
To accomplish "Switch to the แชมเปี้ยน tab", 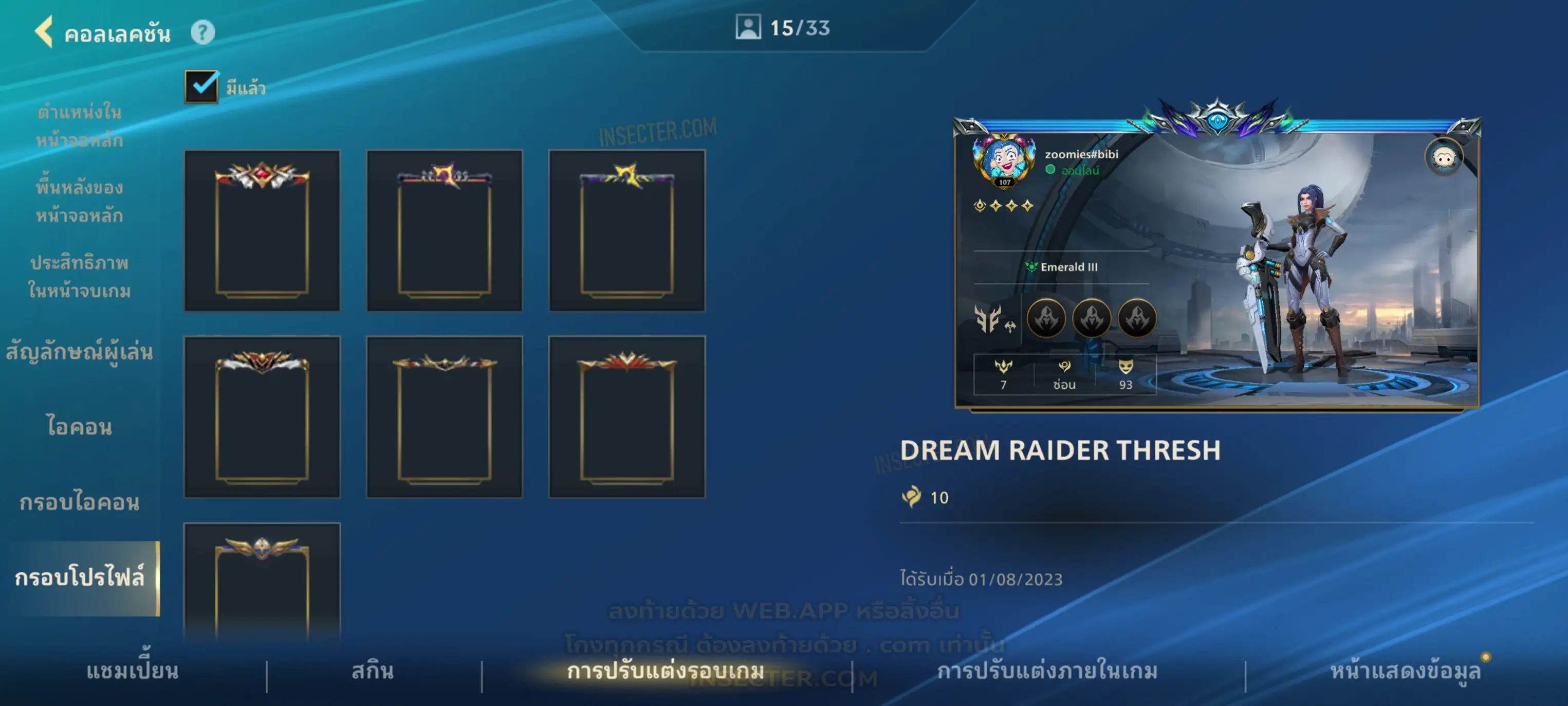I will tap(132, 671).
